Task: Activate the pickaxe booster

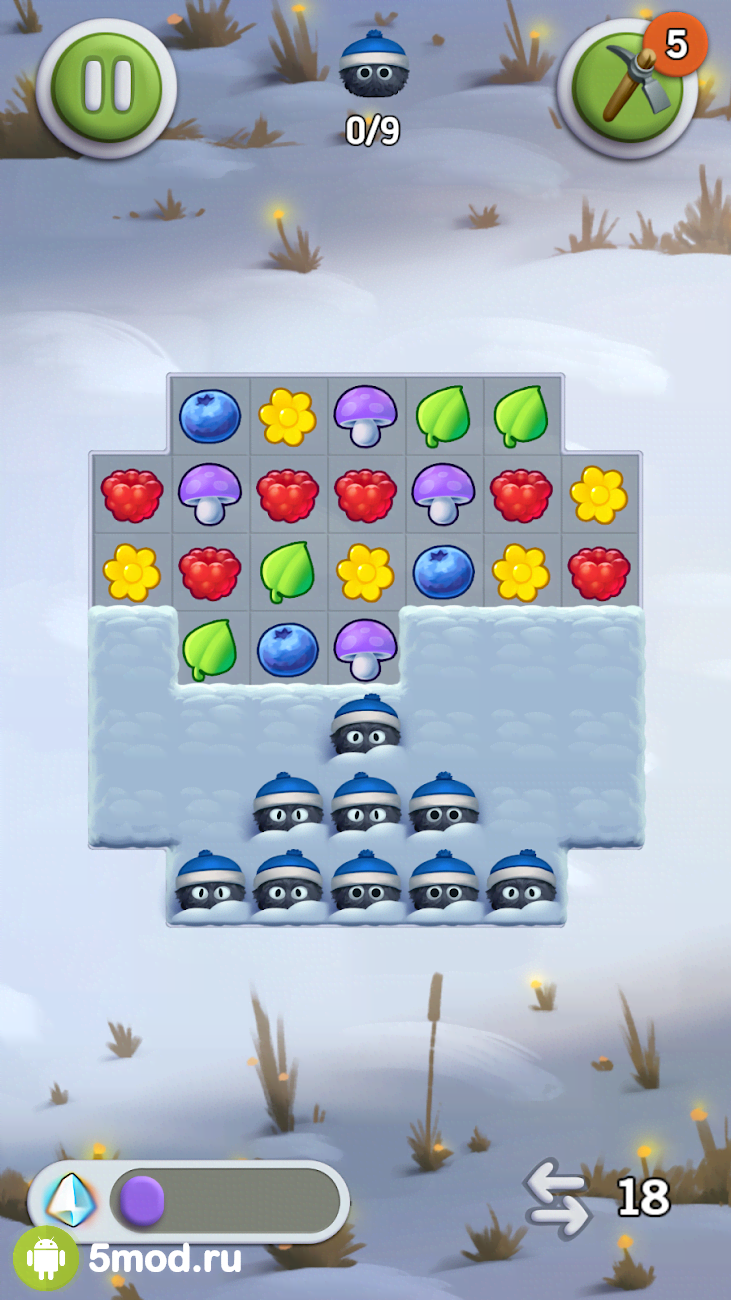Action: tap(628, 87)
